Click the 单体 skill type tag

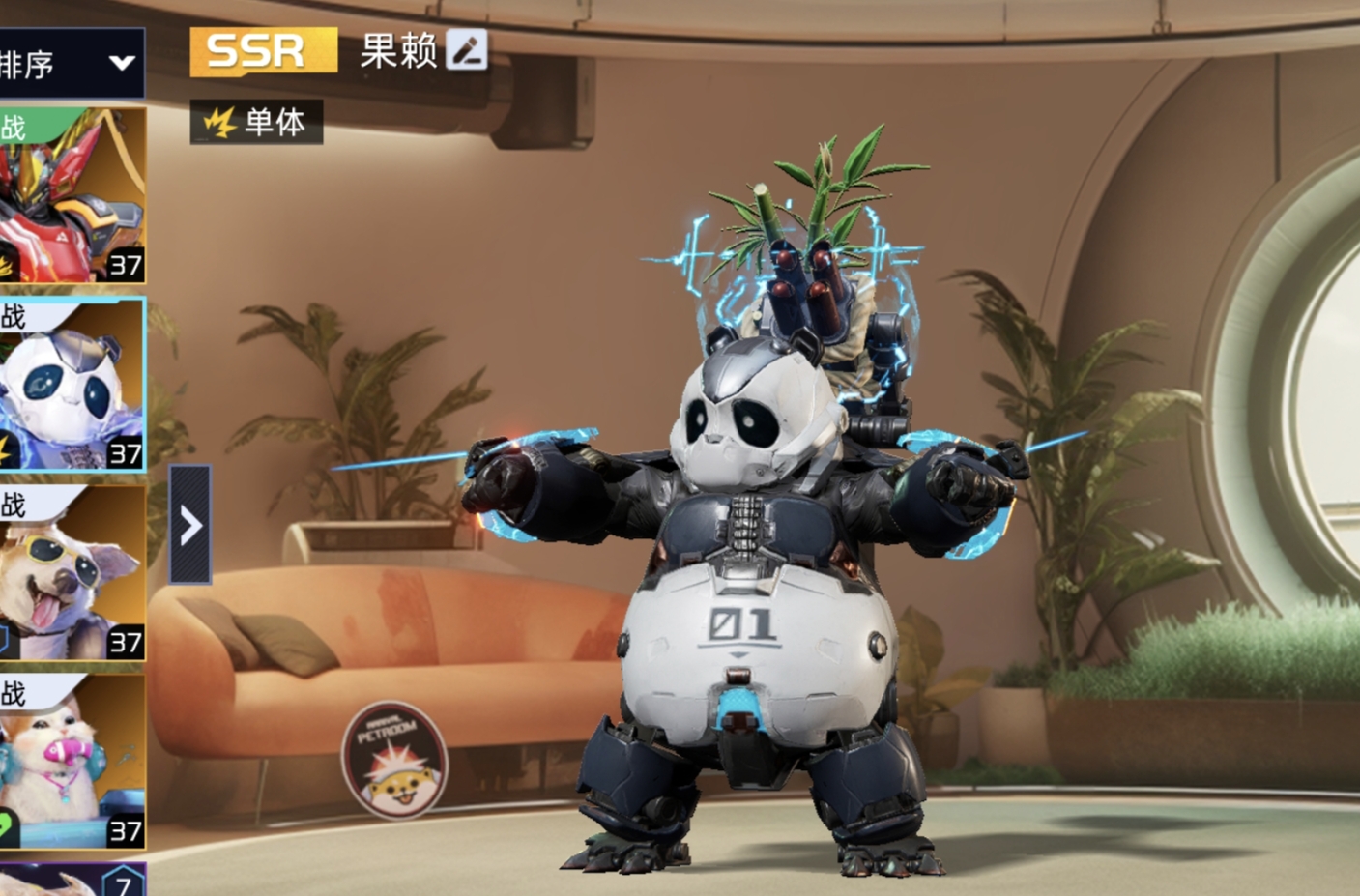256,122
